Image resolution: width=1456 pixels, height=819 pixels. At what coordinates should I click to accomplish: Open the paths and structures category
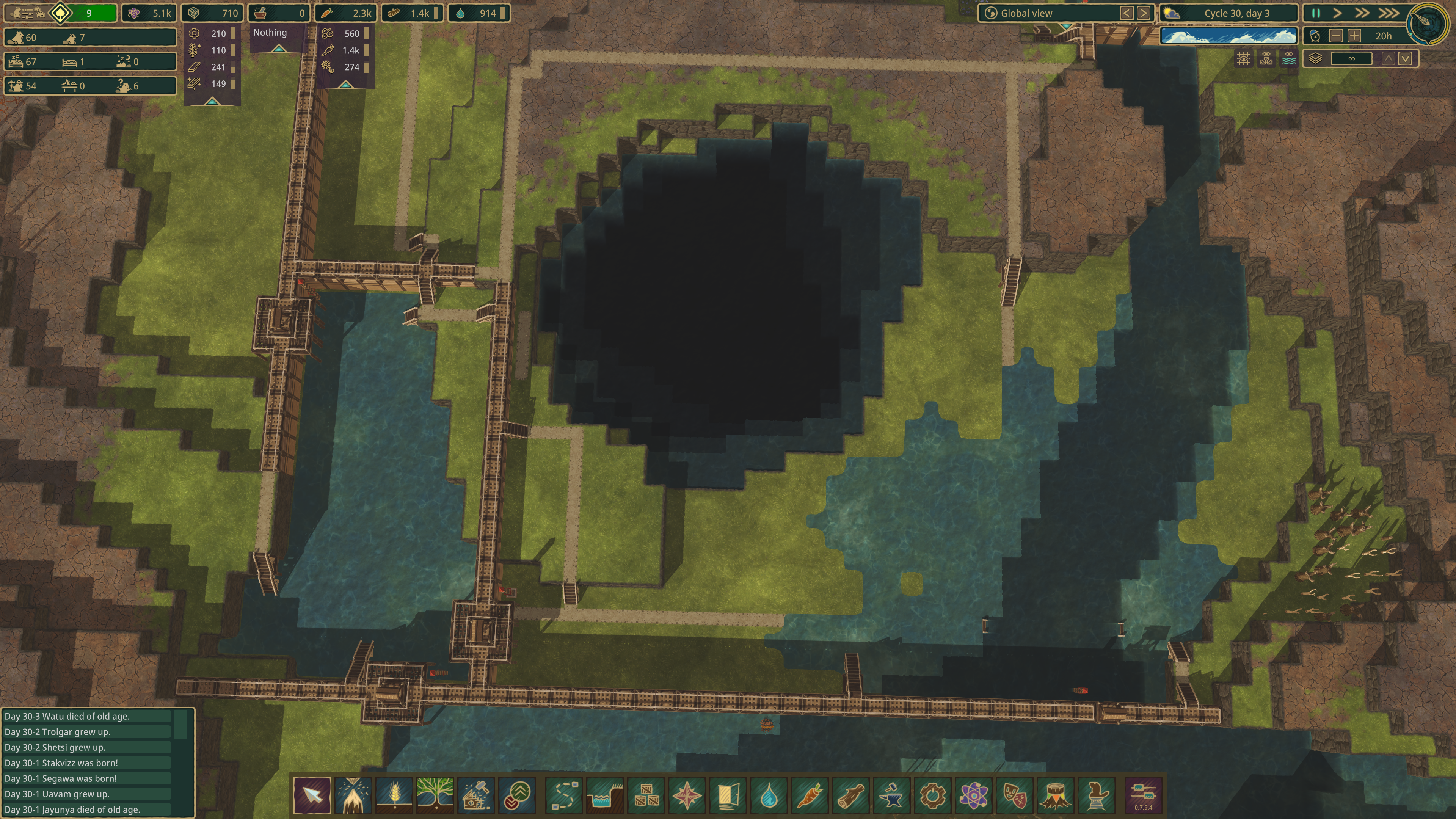[564, 795]
